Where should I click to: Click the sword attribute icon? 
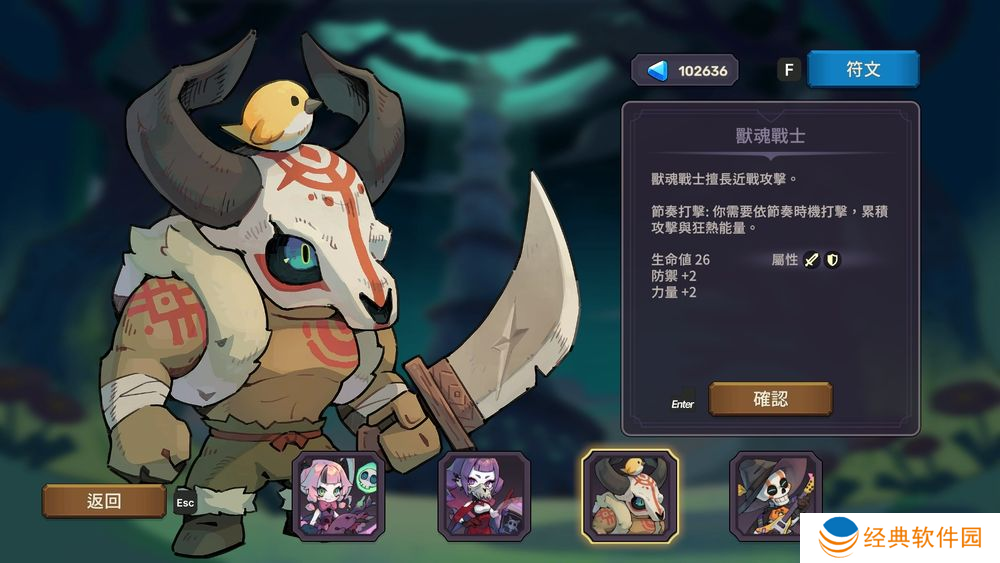[x=812, y=260]
